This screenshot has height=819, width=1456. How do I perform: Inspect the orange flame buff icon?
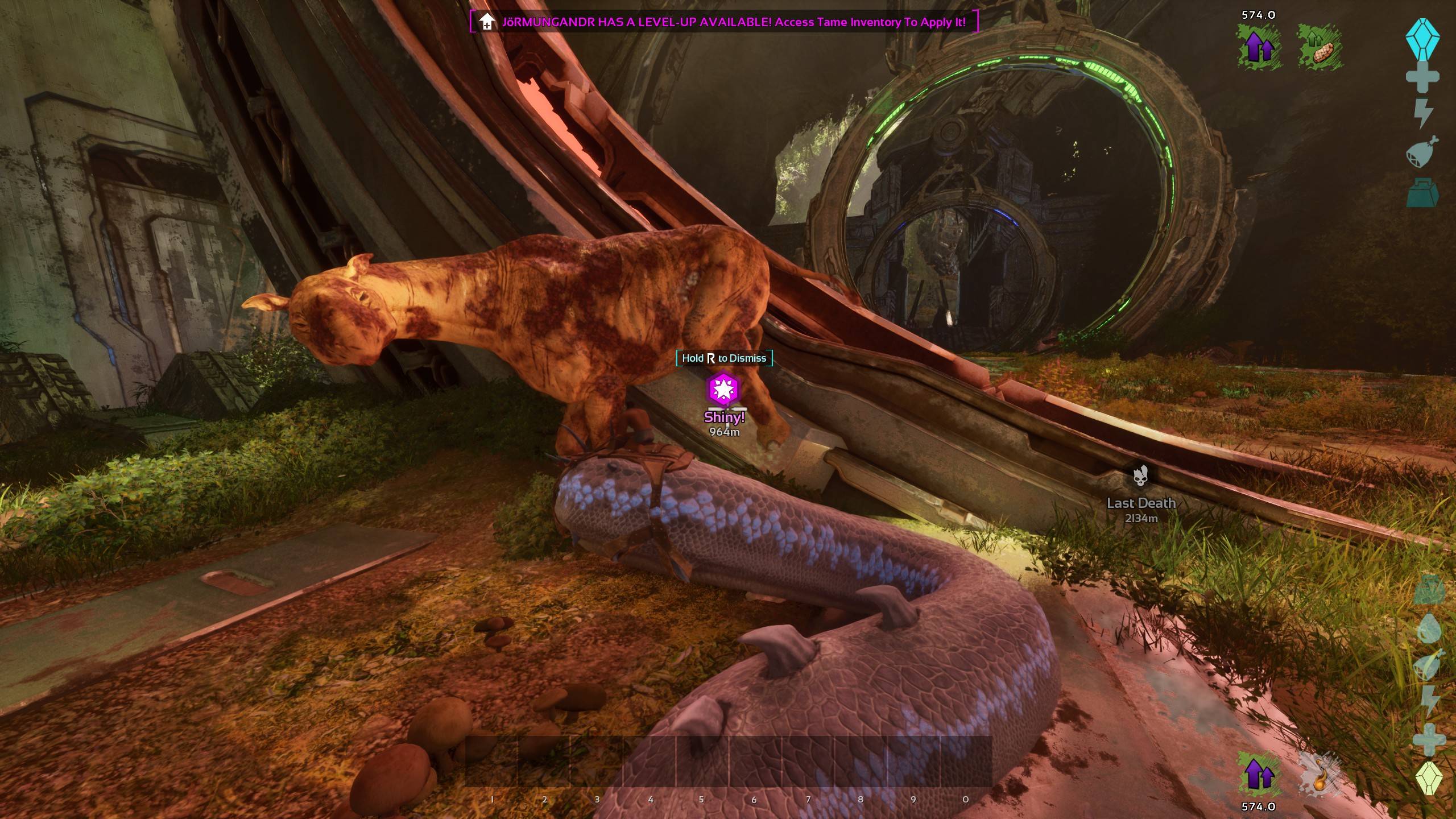pyautogui.click(x=1319, y=775)
